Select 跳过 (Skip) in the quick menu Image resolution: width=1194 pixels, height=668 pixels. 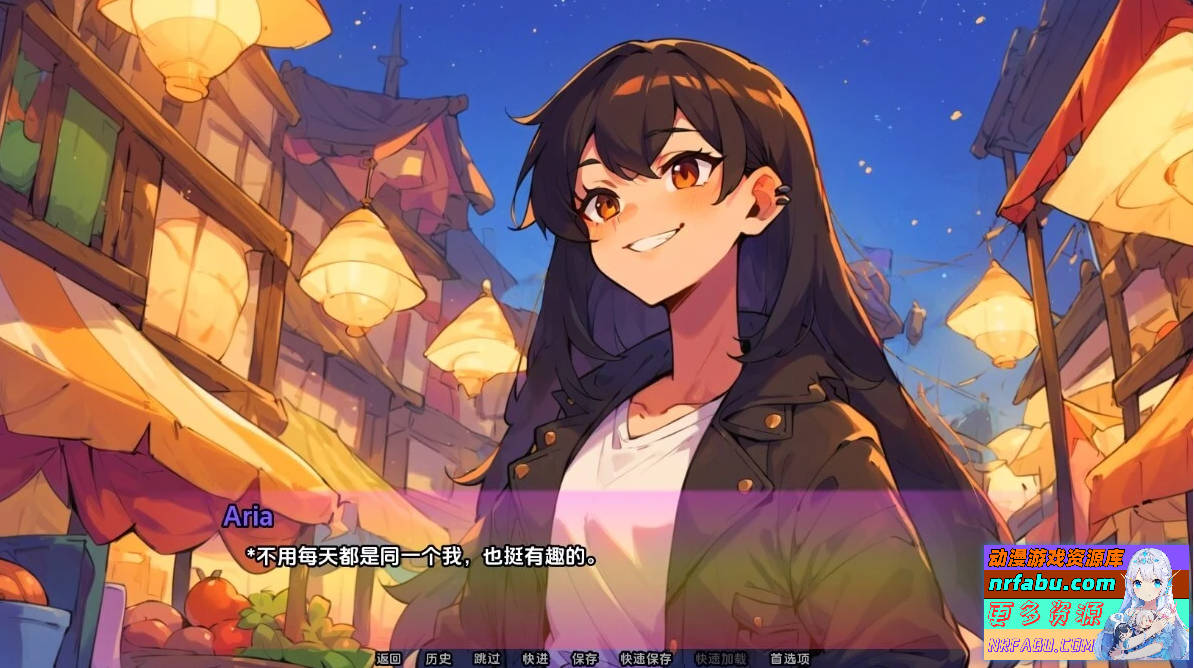click(x=487, y=659)
